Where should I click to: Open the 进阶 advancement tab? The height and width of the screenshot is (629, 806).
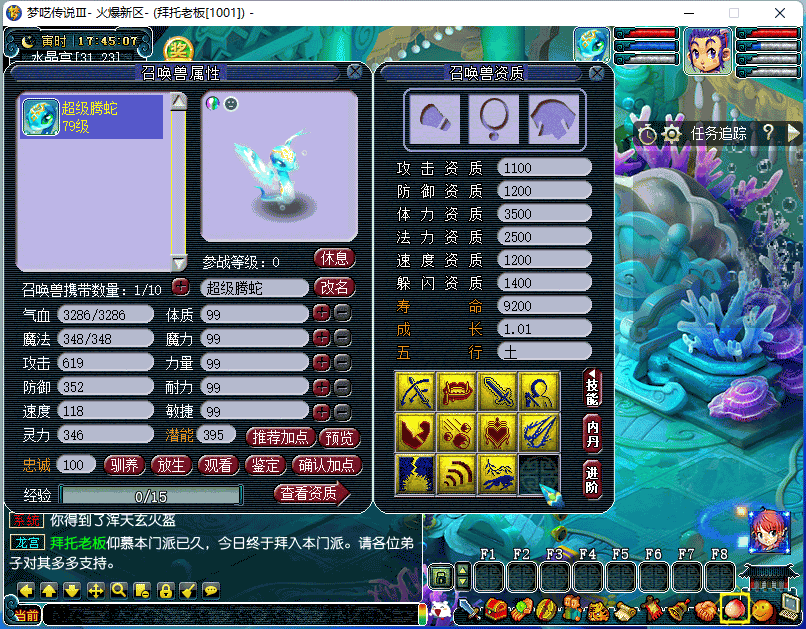click(593, 479)
